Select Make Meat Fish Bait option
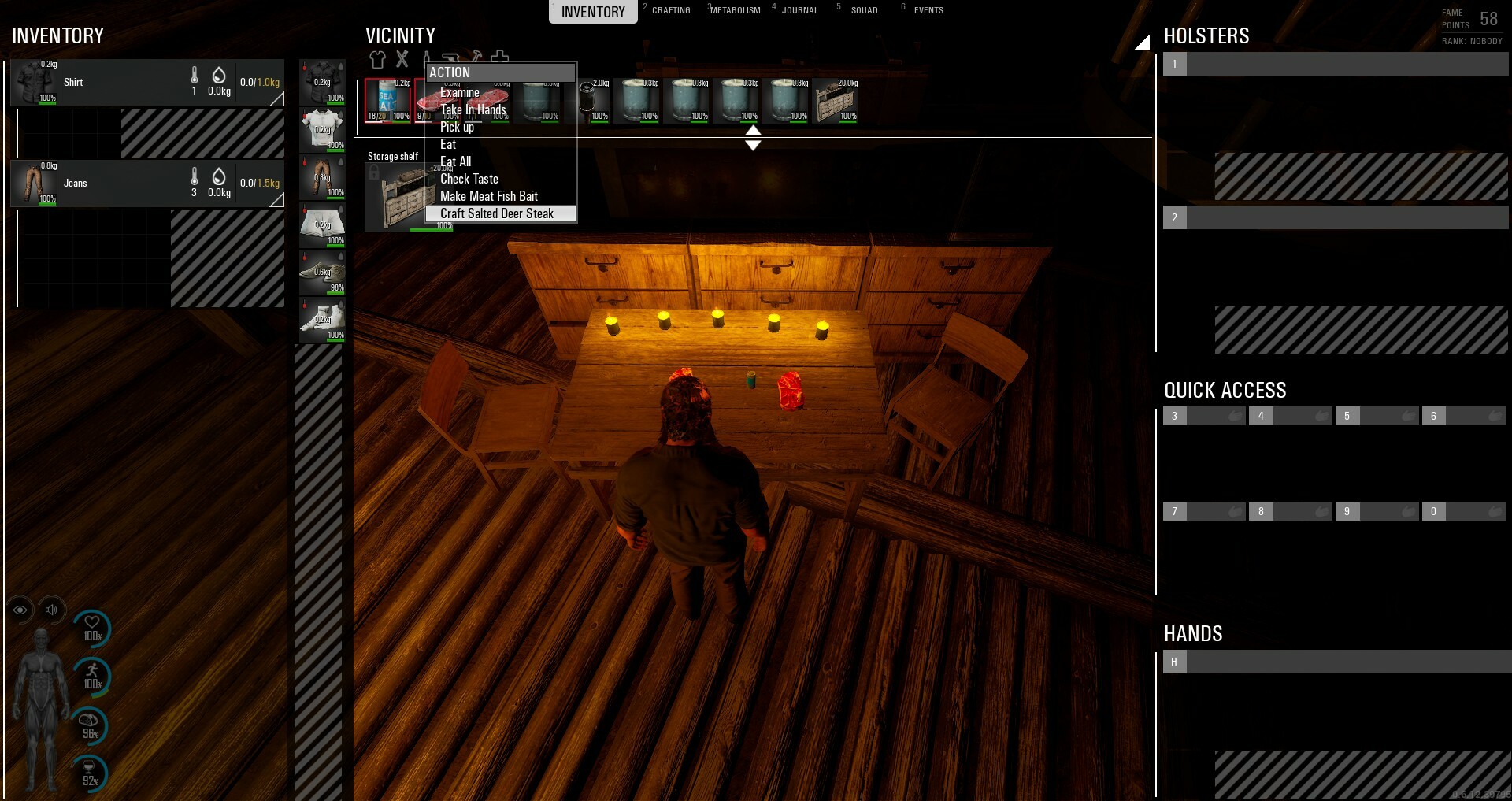The height and width of the screenshot is (801, 1512). (489, 196)
